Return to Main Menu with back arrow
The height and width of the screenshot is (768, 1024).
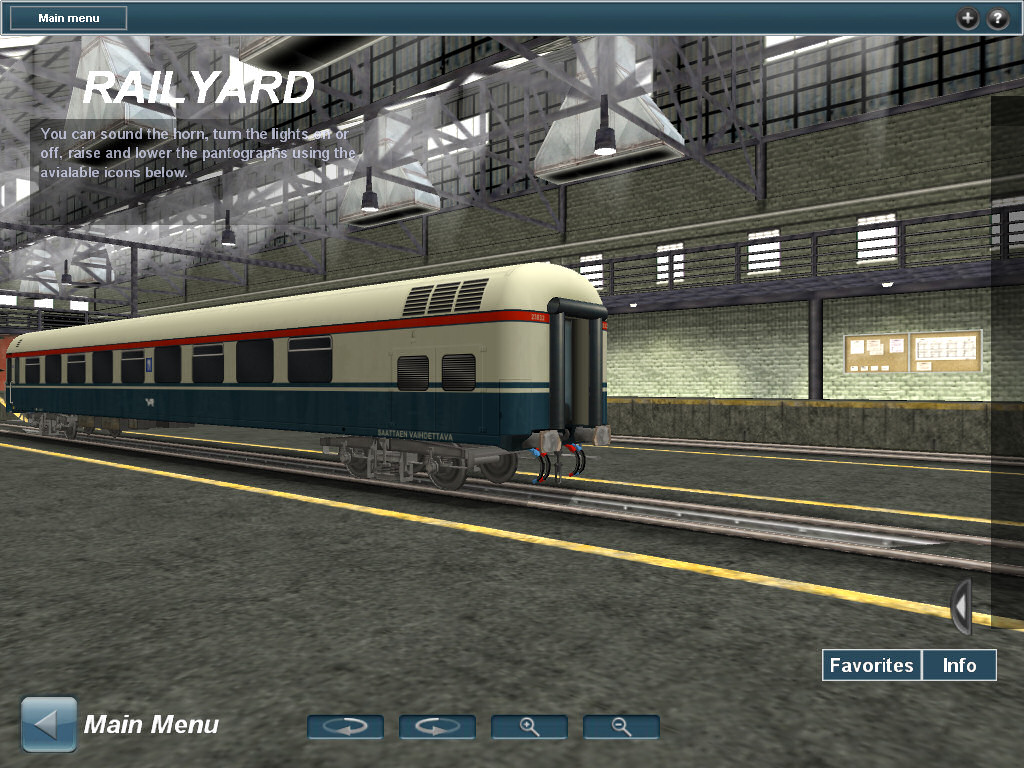click(48, 725)
